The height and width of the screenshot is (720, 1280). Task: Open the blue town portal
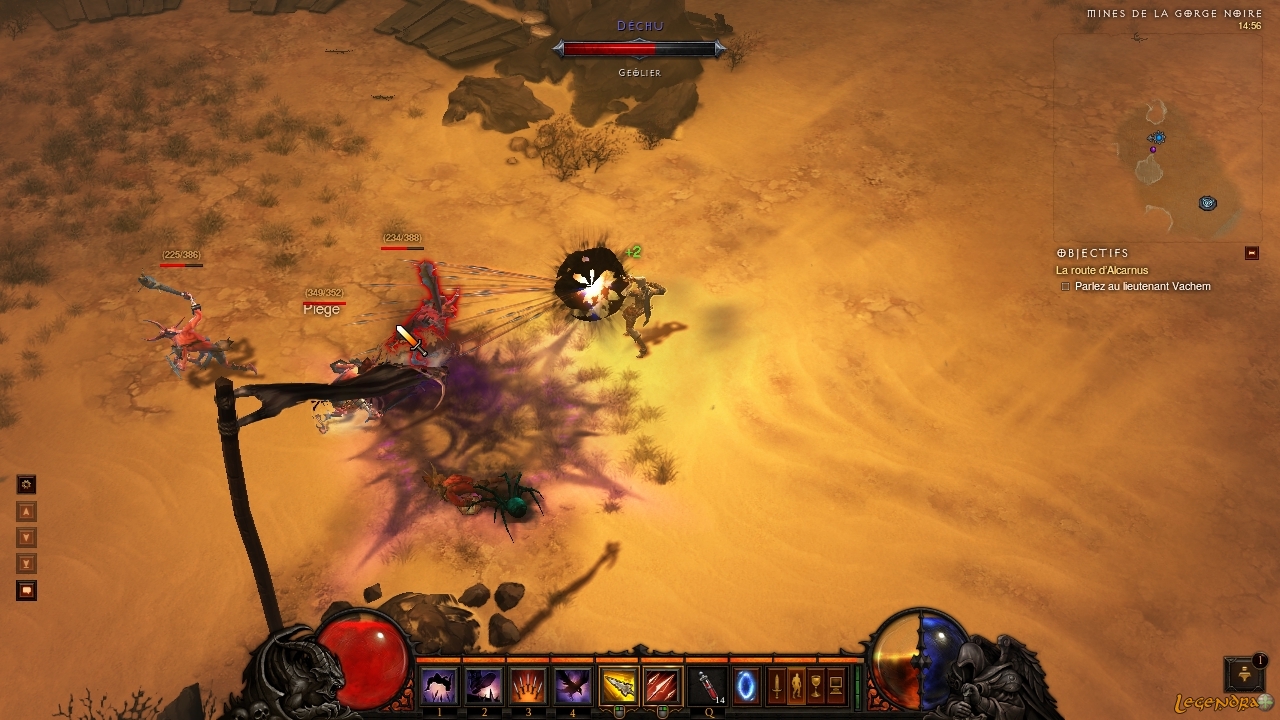(746, 686)
